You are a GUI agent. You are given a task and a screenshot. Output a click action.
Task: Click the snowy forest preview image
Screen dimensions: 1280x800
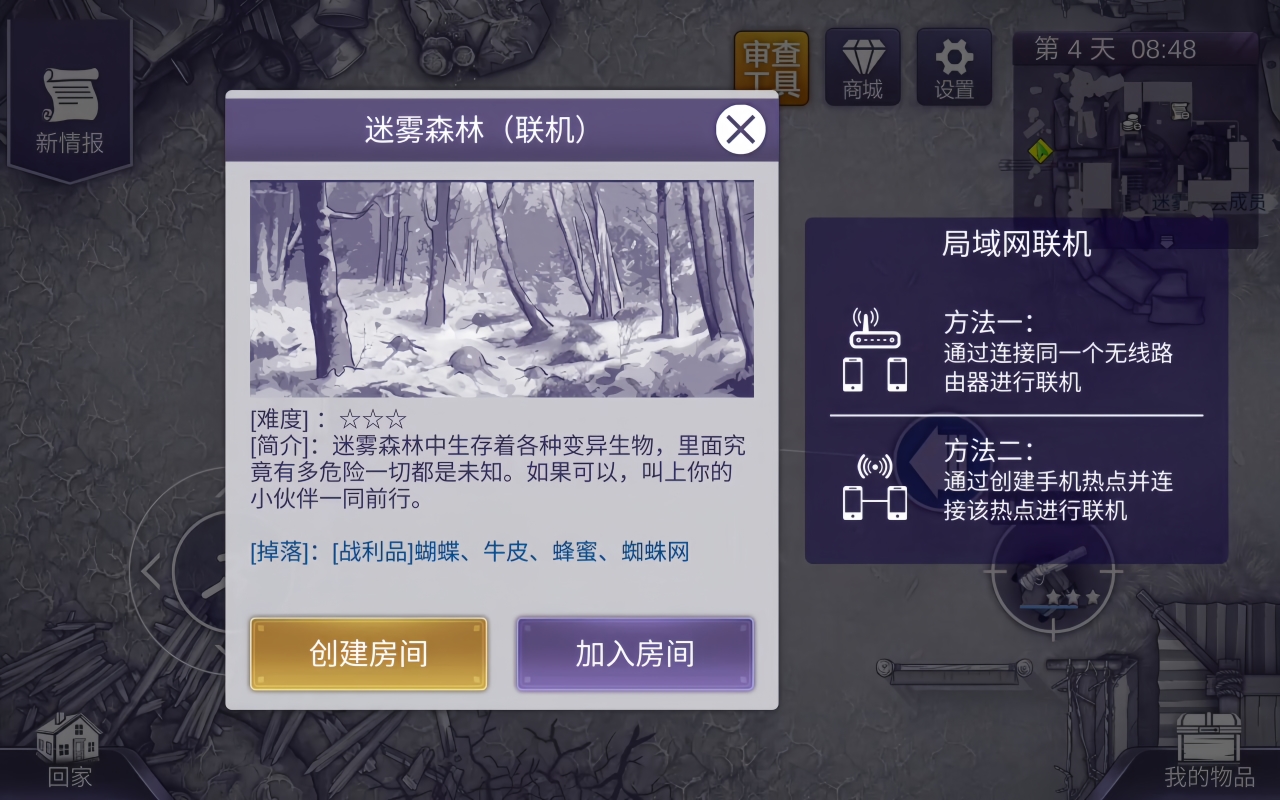coord(500,287)
